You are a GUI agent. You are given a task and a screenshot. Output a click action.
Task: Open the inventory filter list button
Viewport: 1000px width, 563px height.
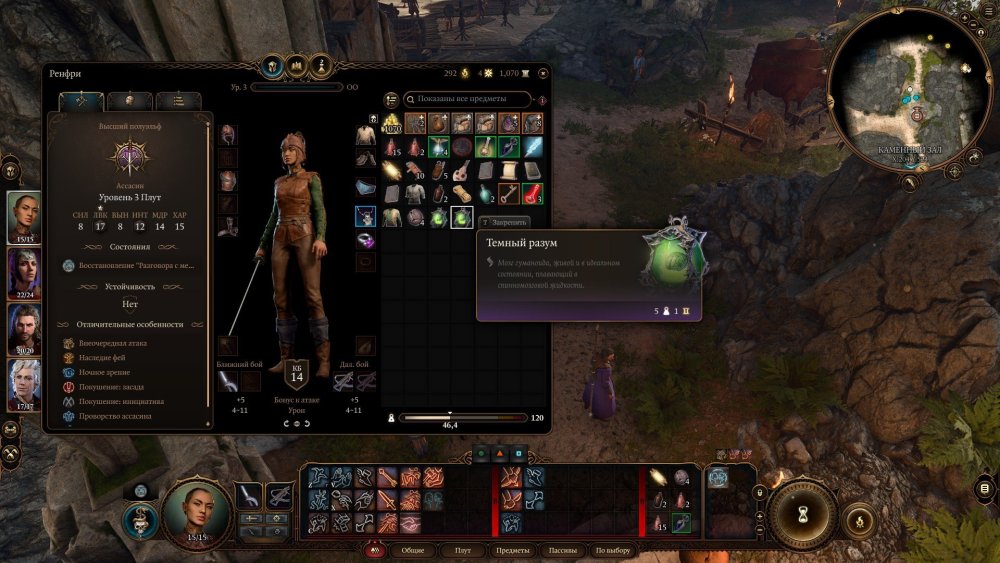391,99
